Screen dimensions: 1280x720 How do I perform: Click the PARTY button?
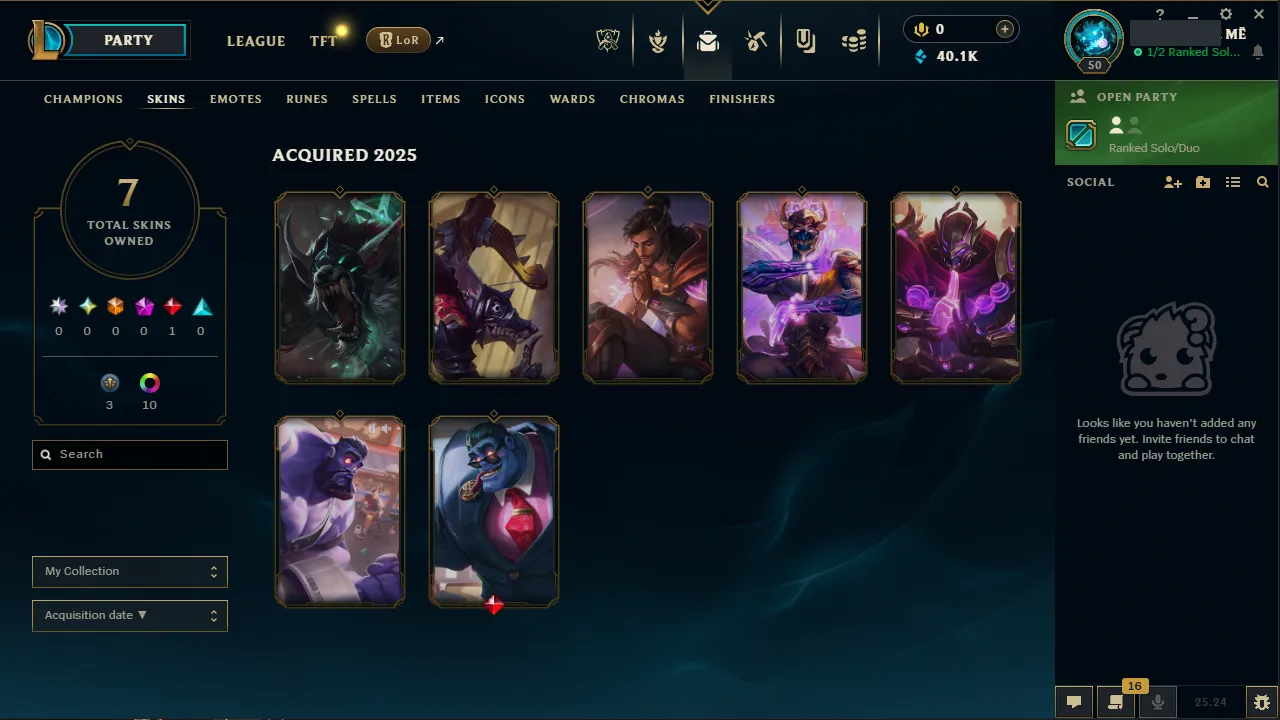pos(128,40)
